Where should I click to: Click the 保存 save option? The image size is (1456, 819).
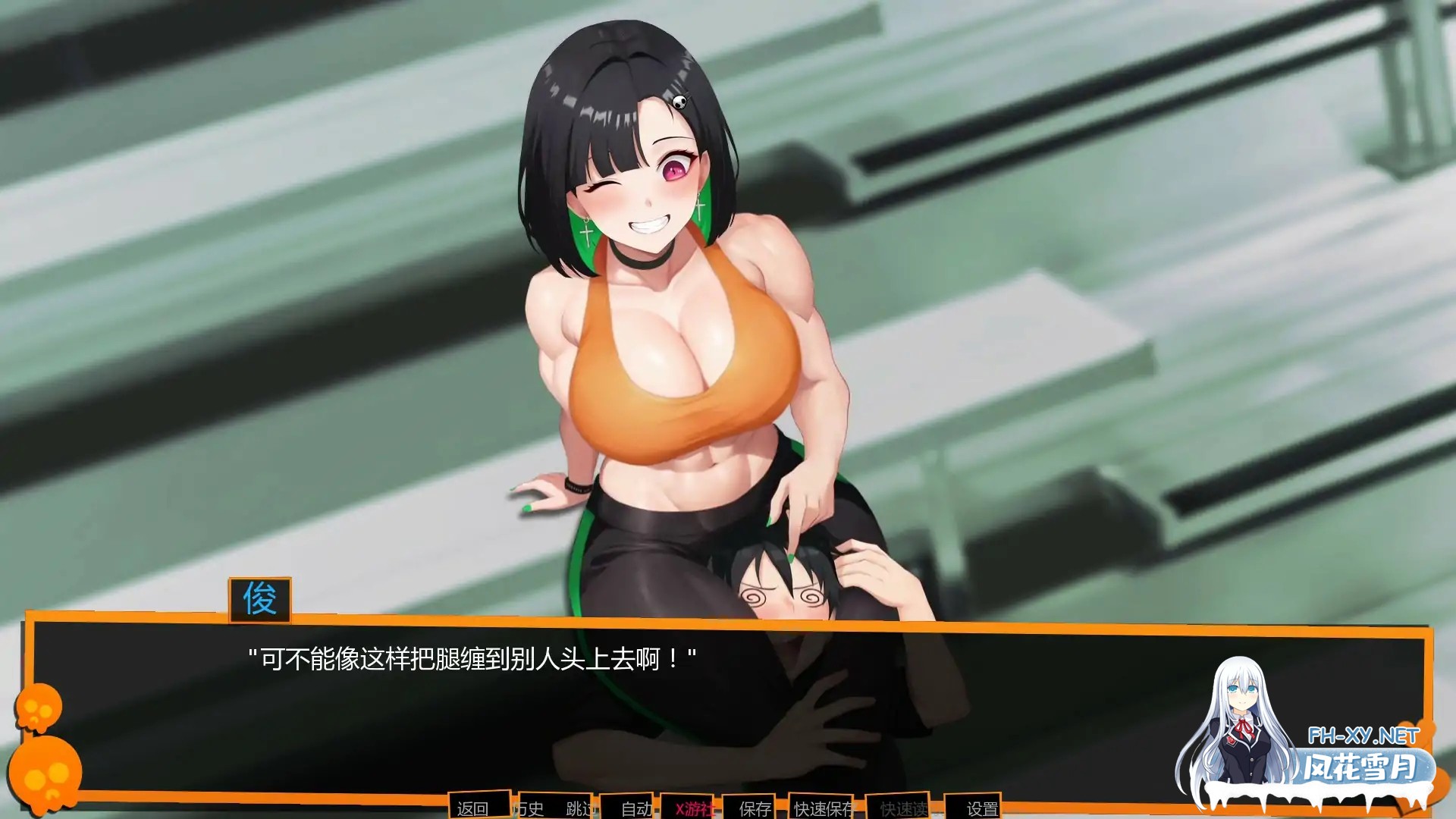tap(753, 810)
